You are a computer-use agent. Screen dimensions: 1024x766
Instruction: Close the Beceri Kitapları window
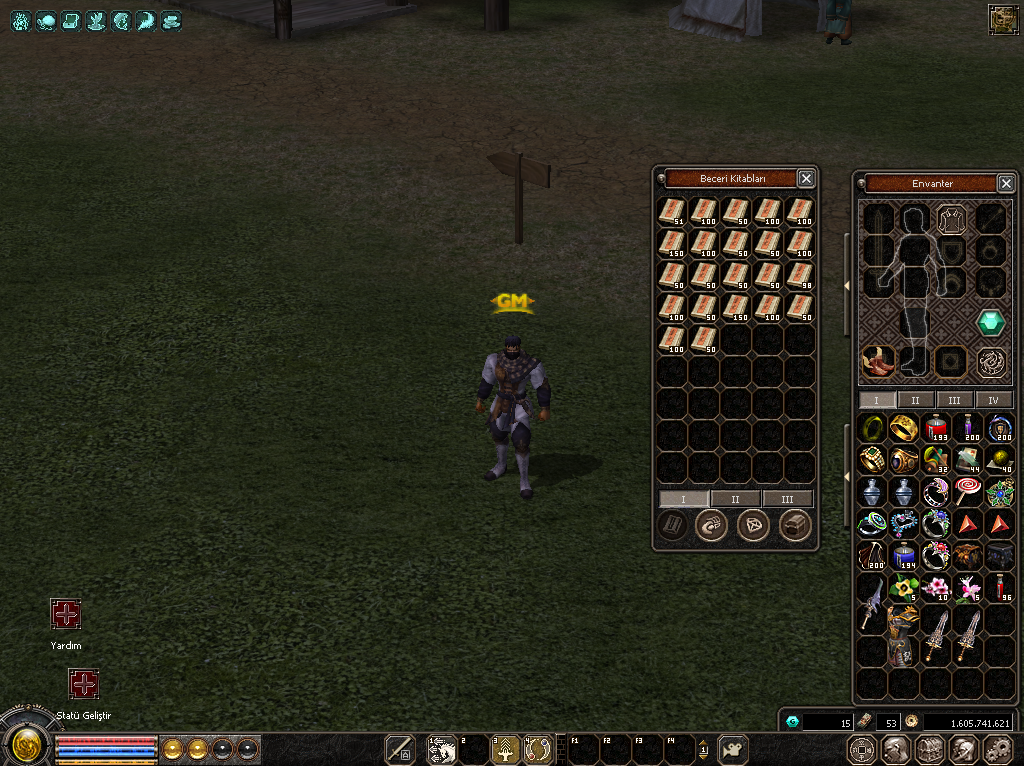click(x=806, y=178)
